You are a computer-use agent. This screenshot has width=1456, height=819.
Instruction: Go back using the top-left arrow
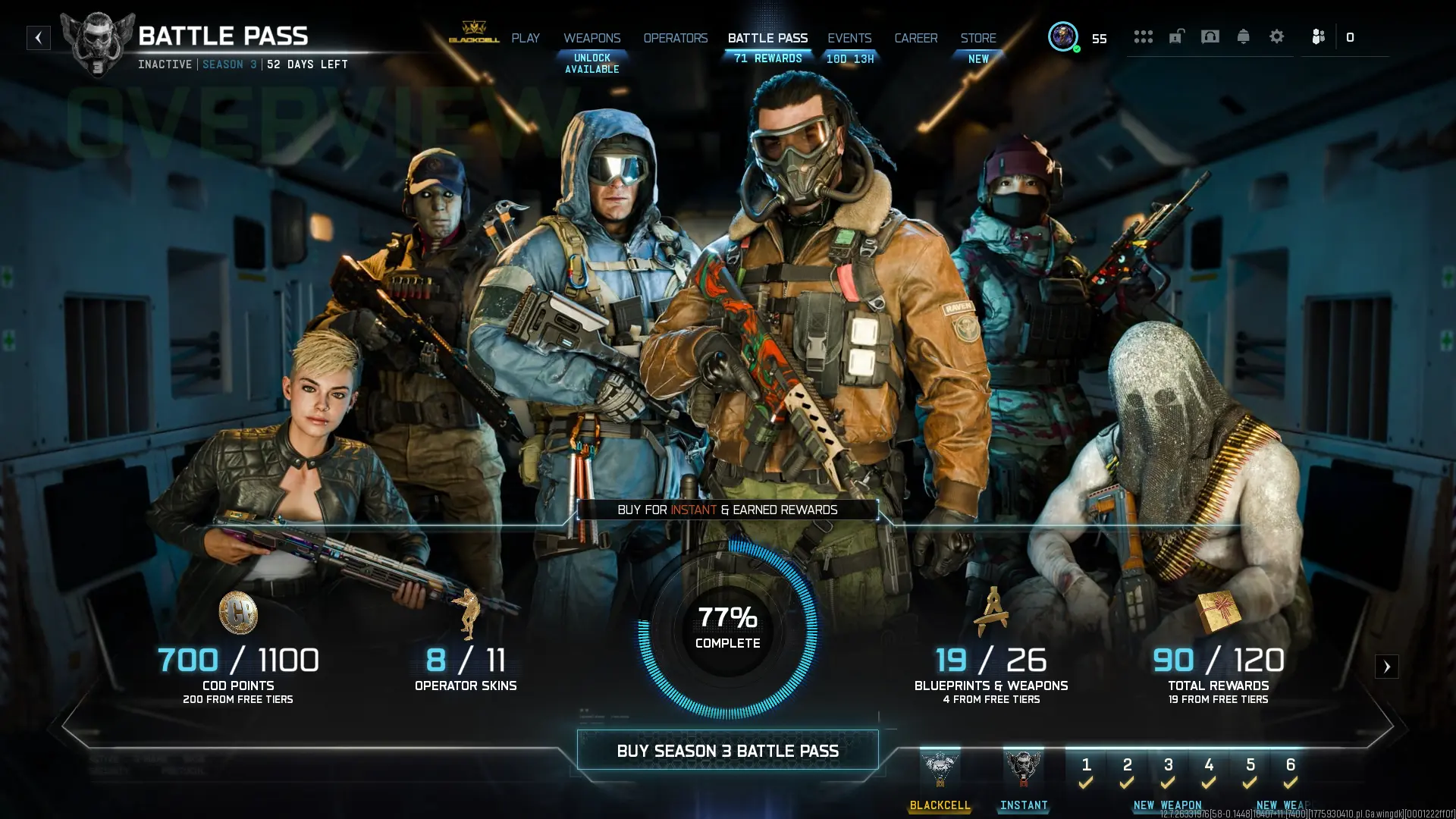[39, 38]
